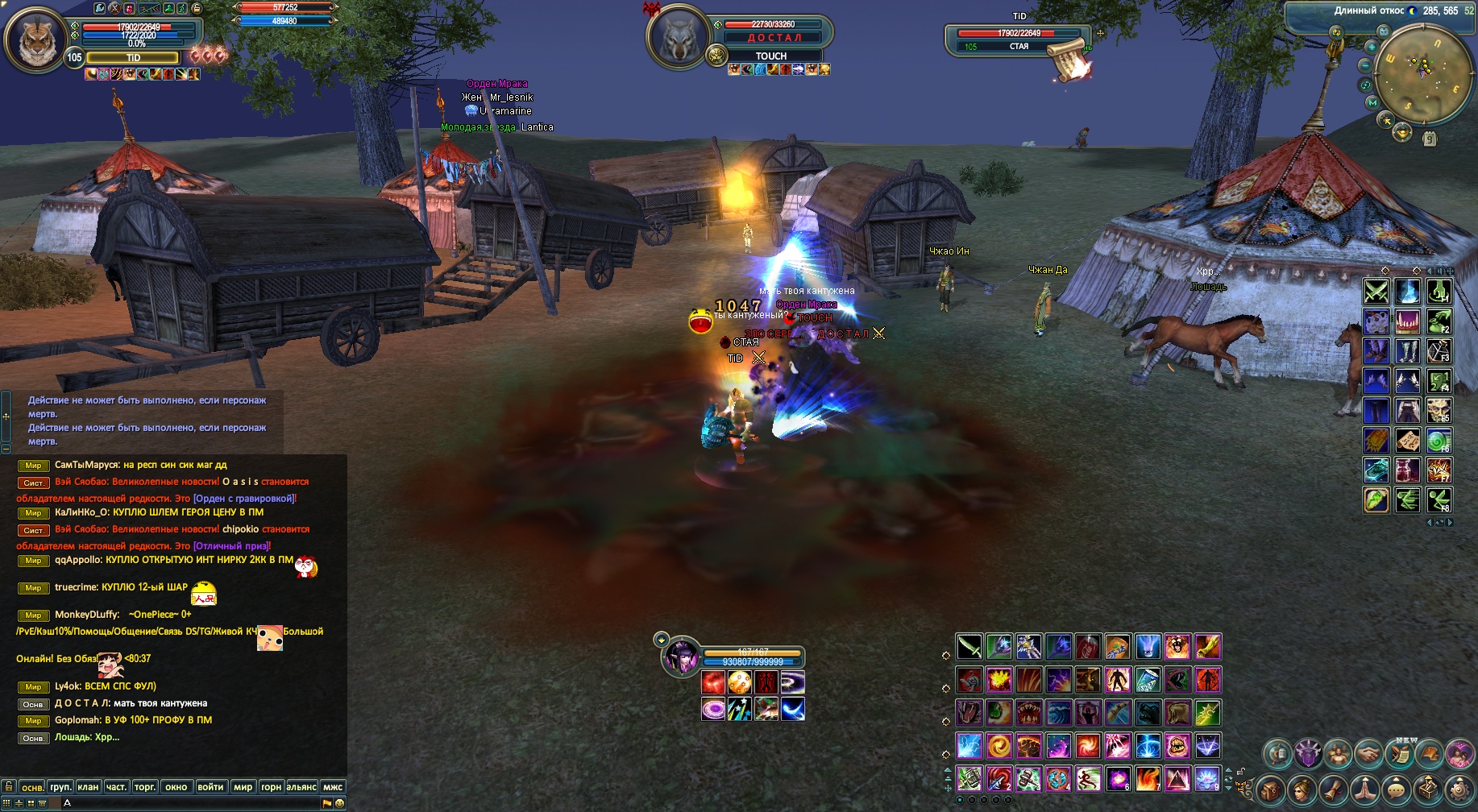This screenshot has height=812, width=1478.
Task: Switch to the "мир" world chat tab
Action: (243, 787)
